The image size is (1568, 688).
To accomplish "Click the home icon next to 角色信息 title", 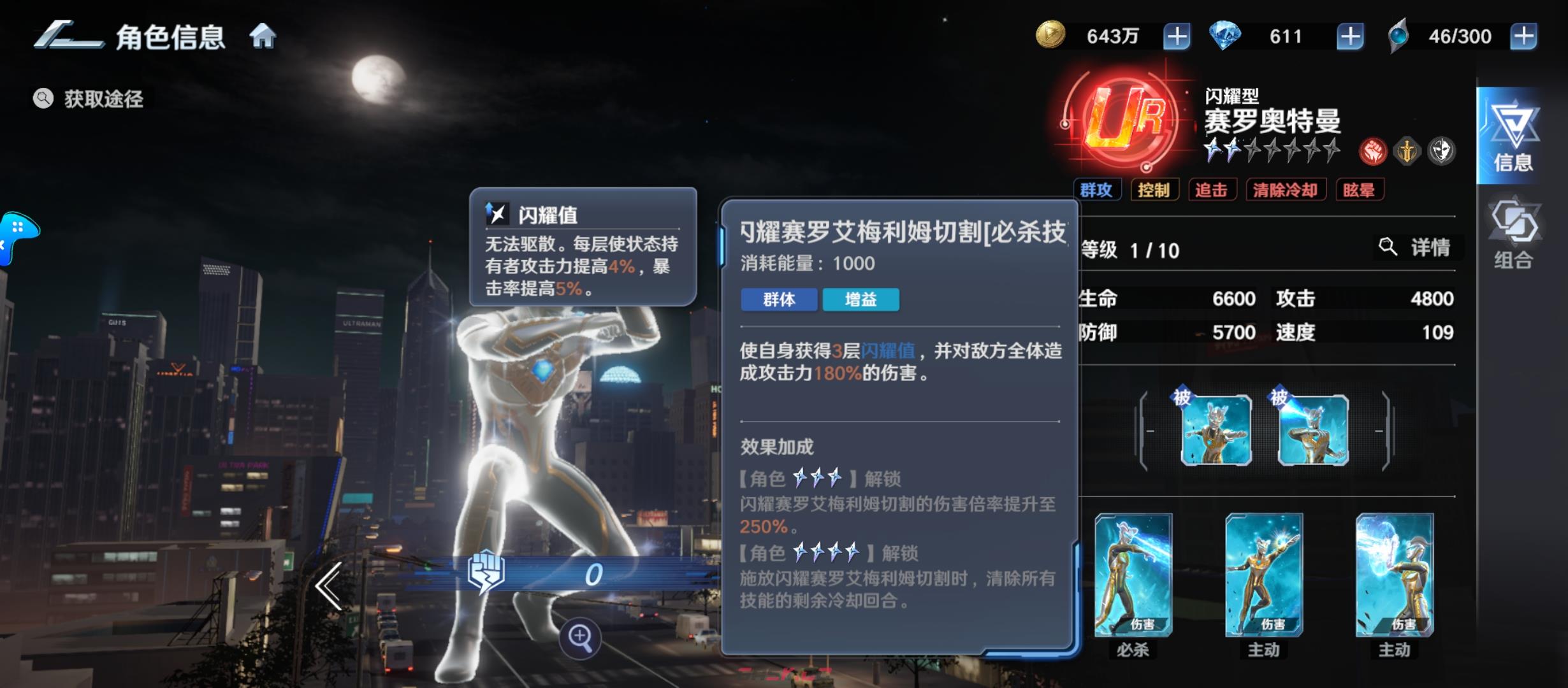I will (263, 37).
